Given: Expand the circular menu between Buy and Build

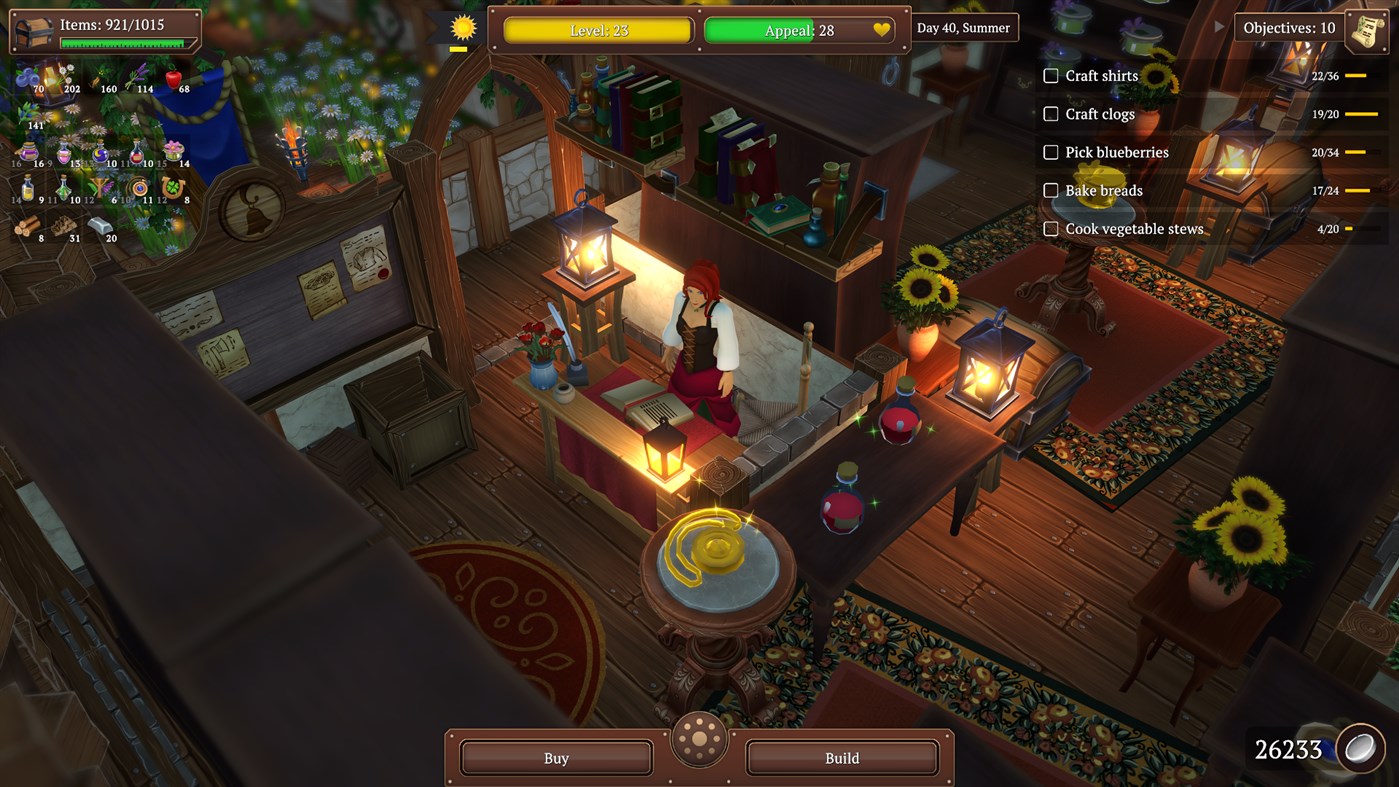Looking at the screenshot, I should (x=699, y=740).
